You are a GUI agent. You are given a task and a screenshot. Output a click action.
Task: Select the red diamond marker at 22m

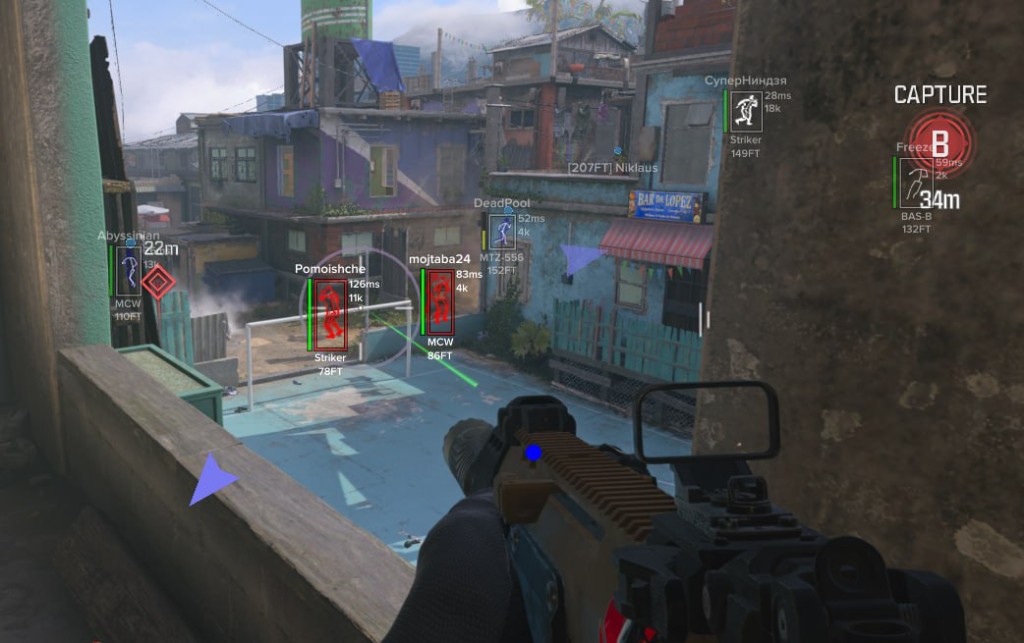click(x=157, y=281)
